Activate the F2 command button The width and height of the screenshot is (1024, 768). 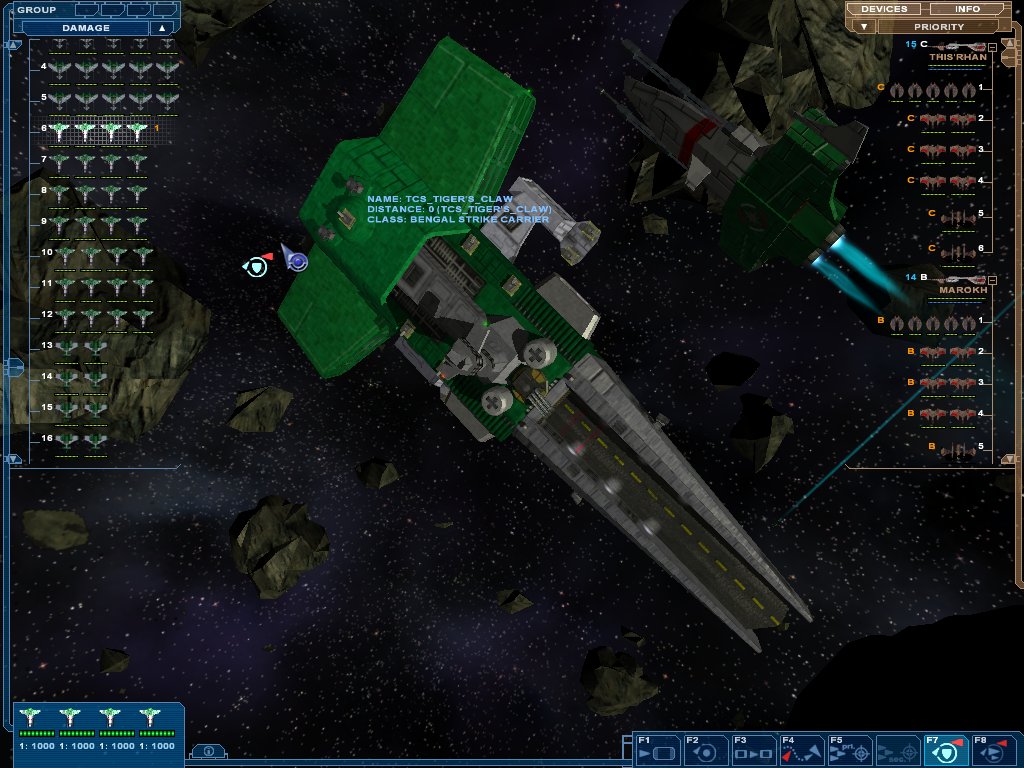pos(705,750)
